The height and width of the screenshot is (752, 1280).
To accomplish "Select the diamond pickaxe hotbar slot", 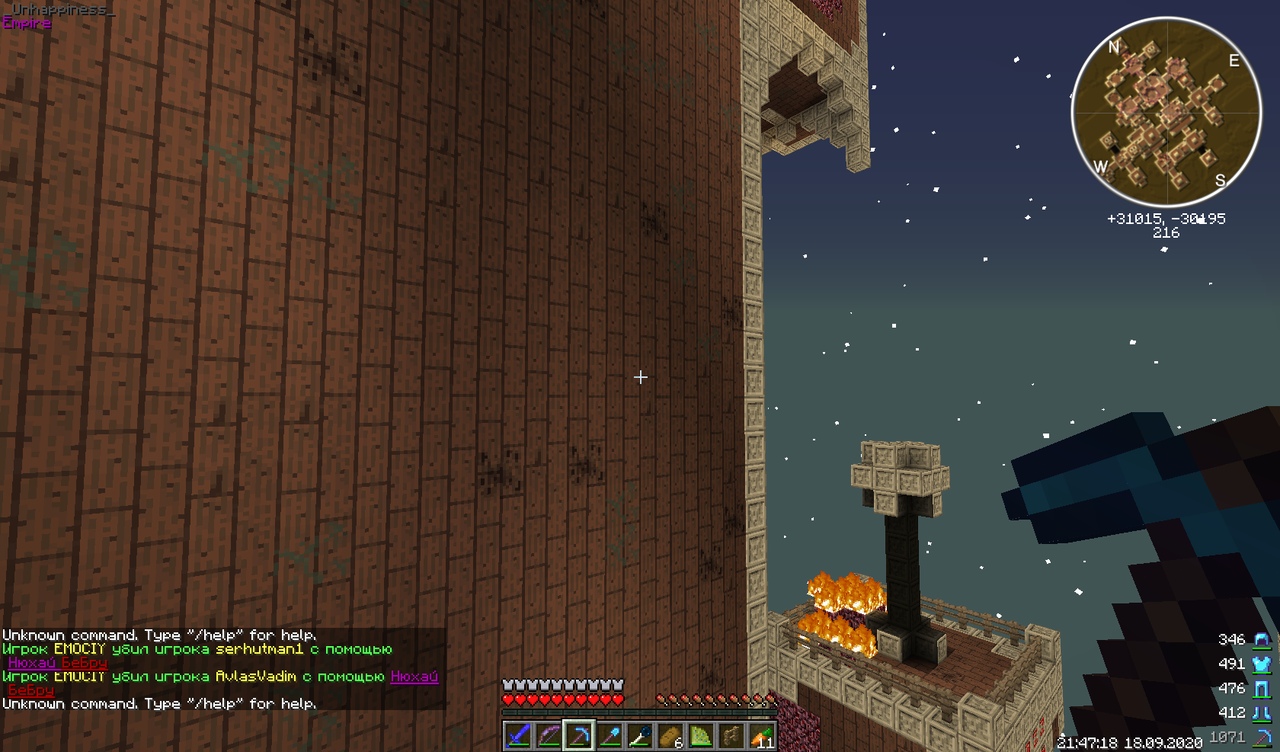I will click(579, 735).
